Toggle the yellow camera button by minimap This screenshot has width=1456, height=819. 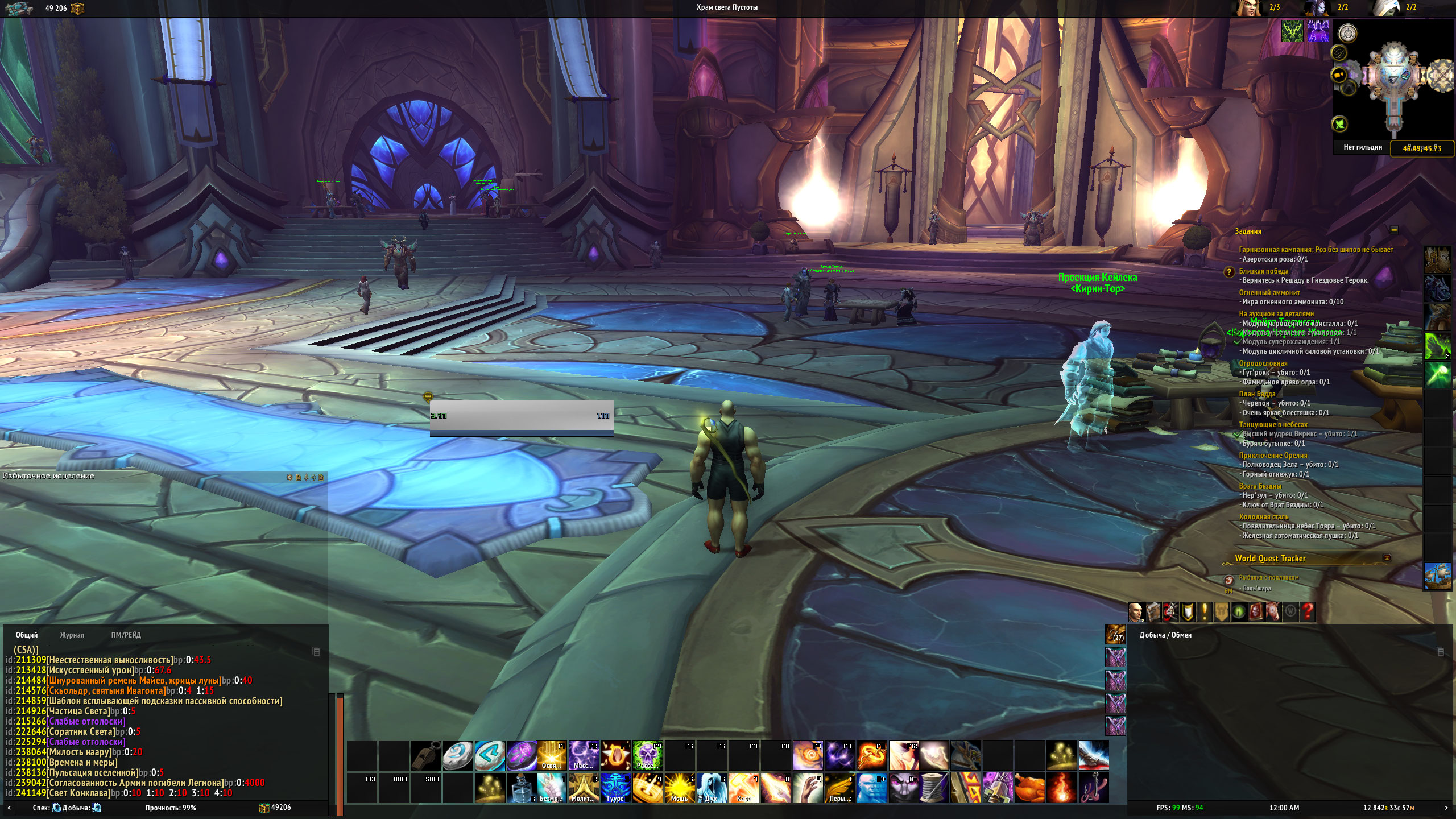pyautogui.click(x=1339, y=75)
